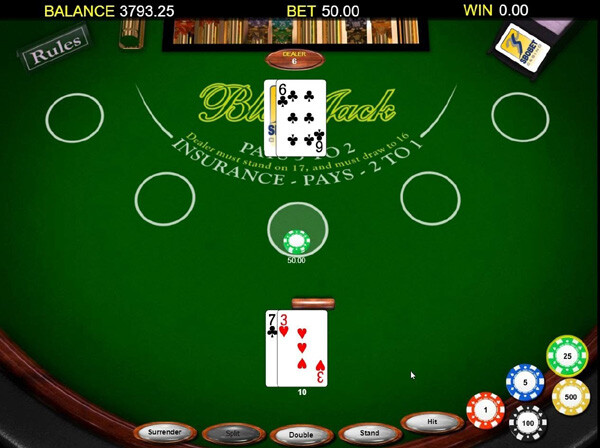Select the red 1 chip

pos(486,410)
